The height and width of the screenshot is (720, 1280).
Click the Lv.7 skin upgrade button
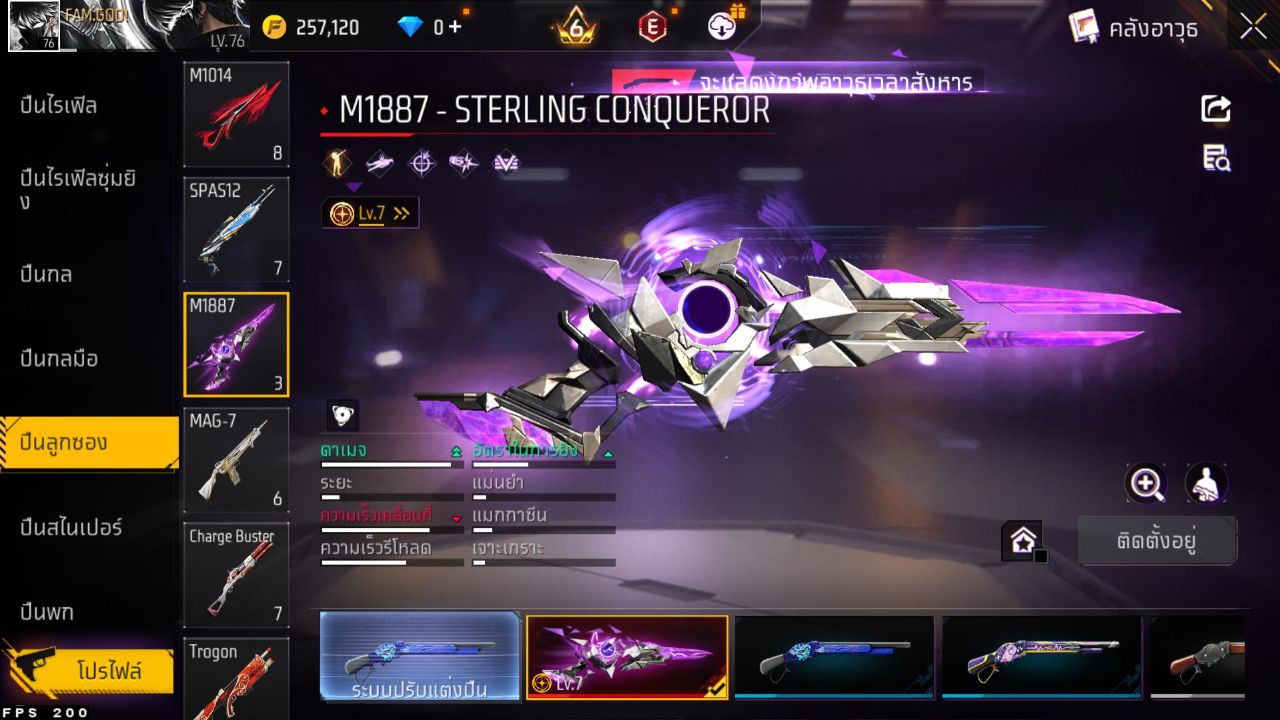370,213
